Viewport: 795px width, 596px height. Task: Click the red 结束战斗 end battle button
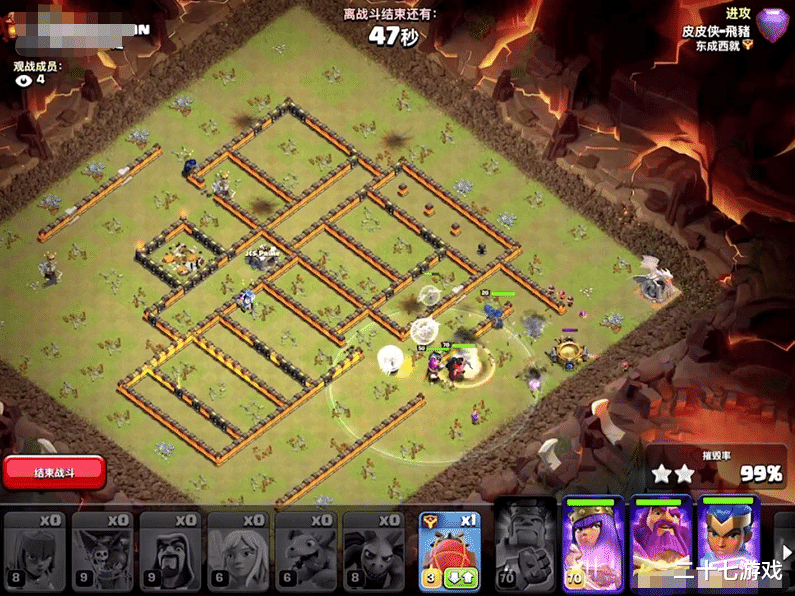coord(54,470)
